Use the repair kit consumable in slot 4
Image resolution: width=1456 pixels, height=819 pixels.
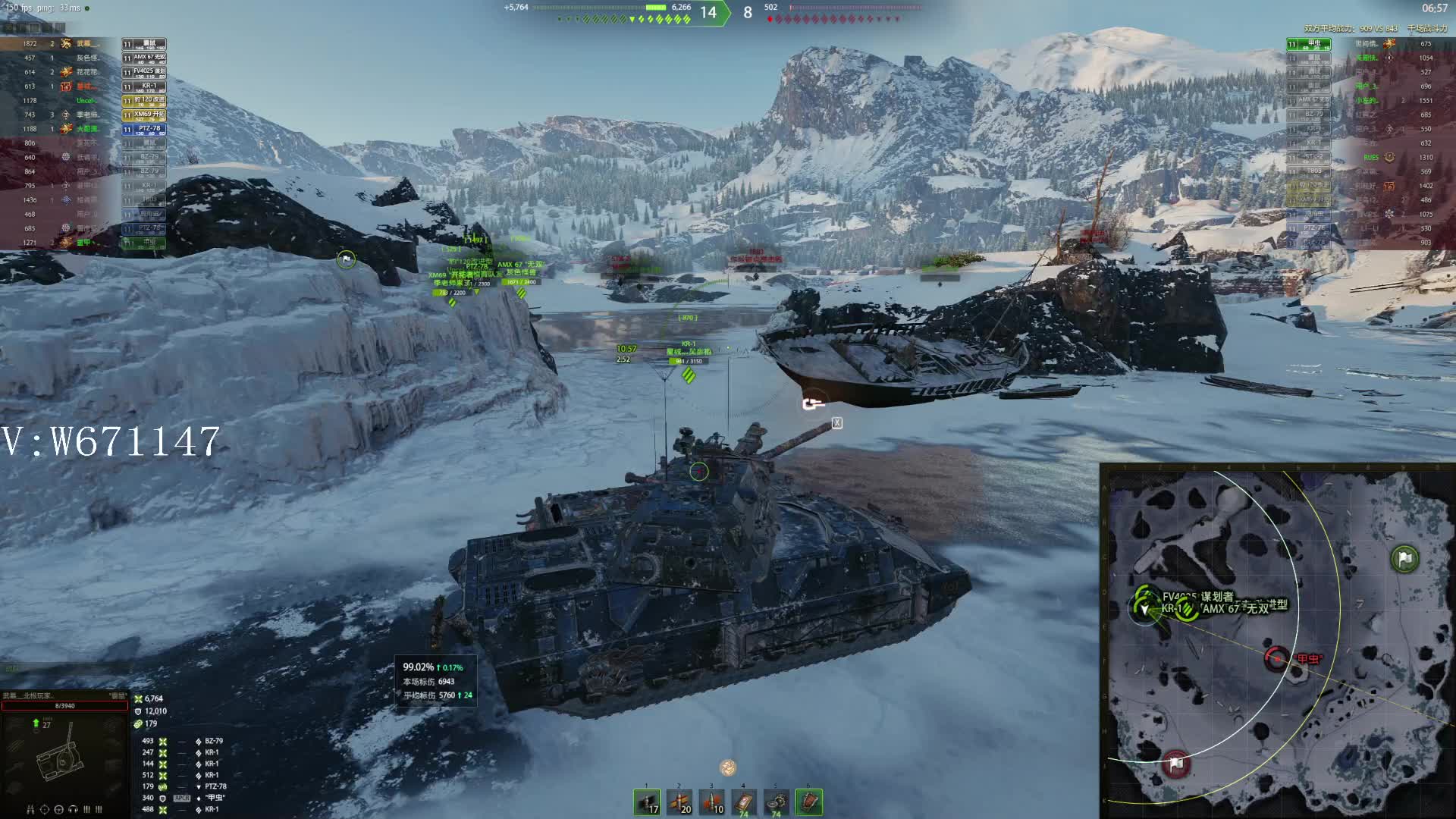744,802
